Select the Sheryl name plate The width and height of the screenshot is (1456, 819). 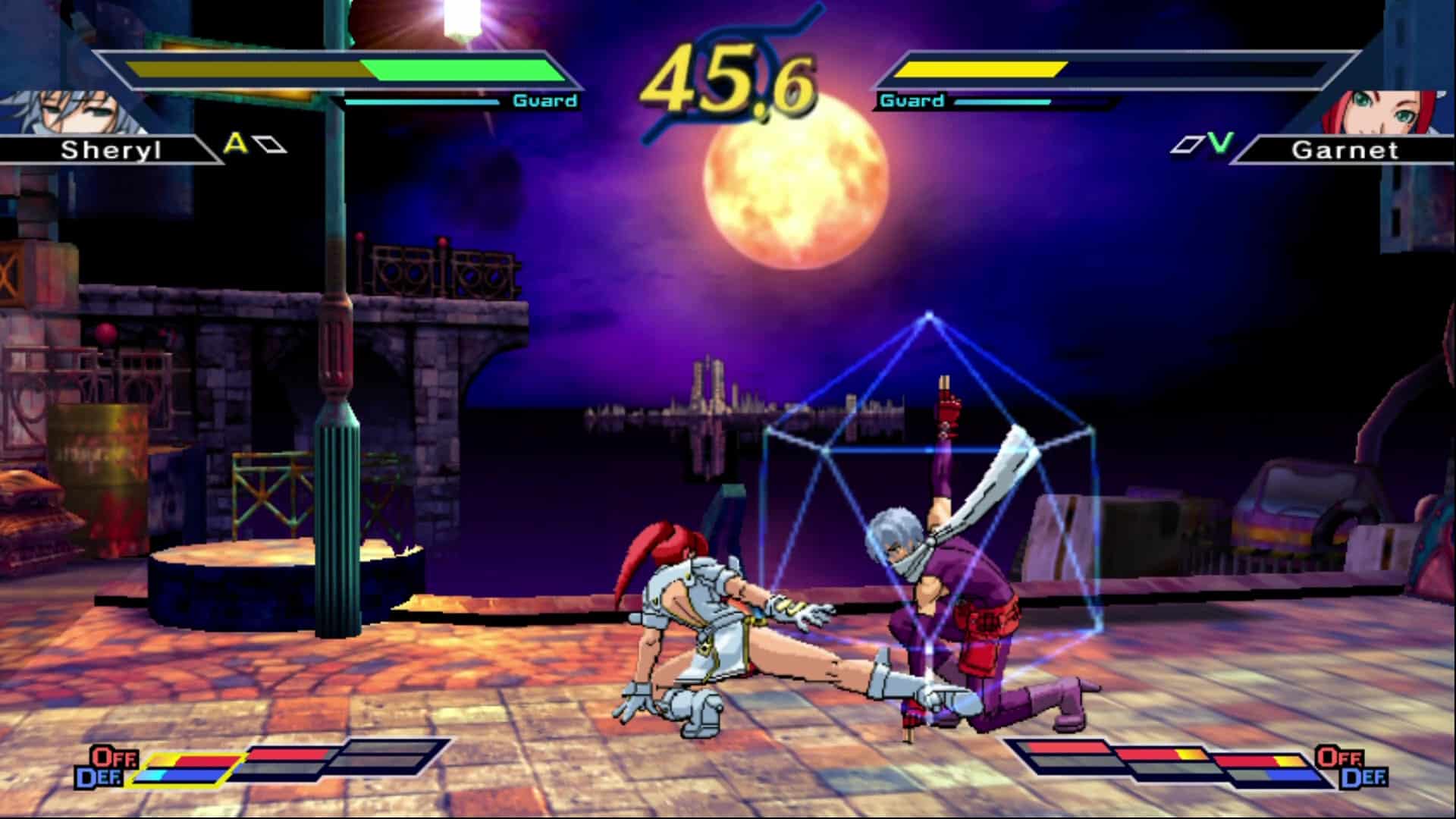[x=114, y=150]
